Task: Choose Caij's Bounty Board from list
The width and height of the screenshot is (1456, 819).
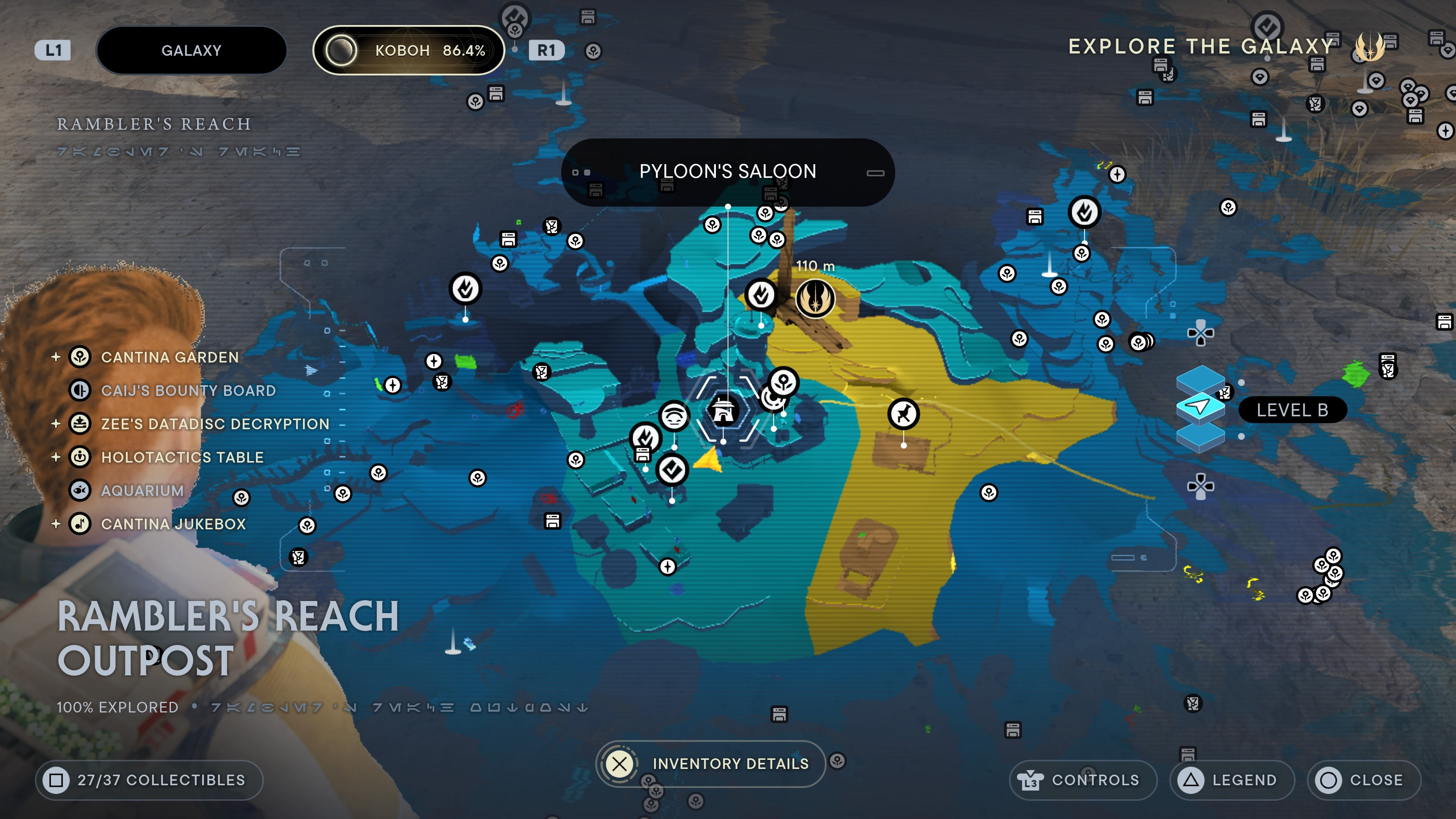Action: 188,391
